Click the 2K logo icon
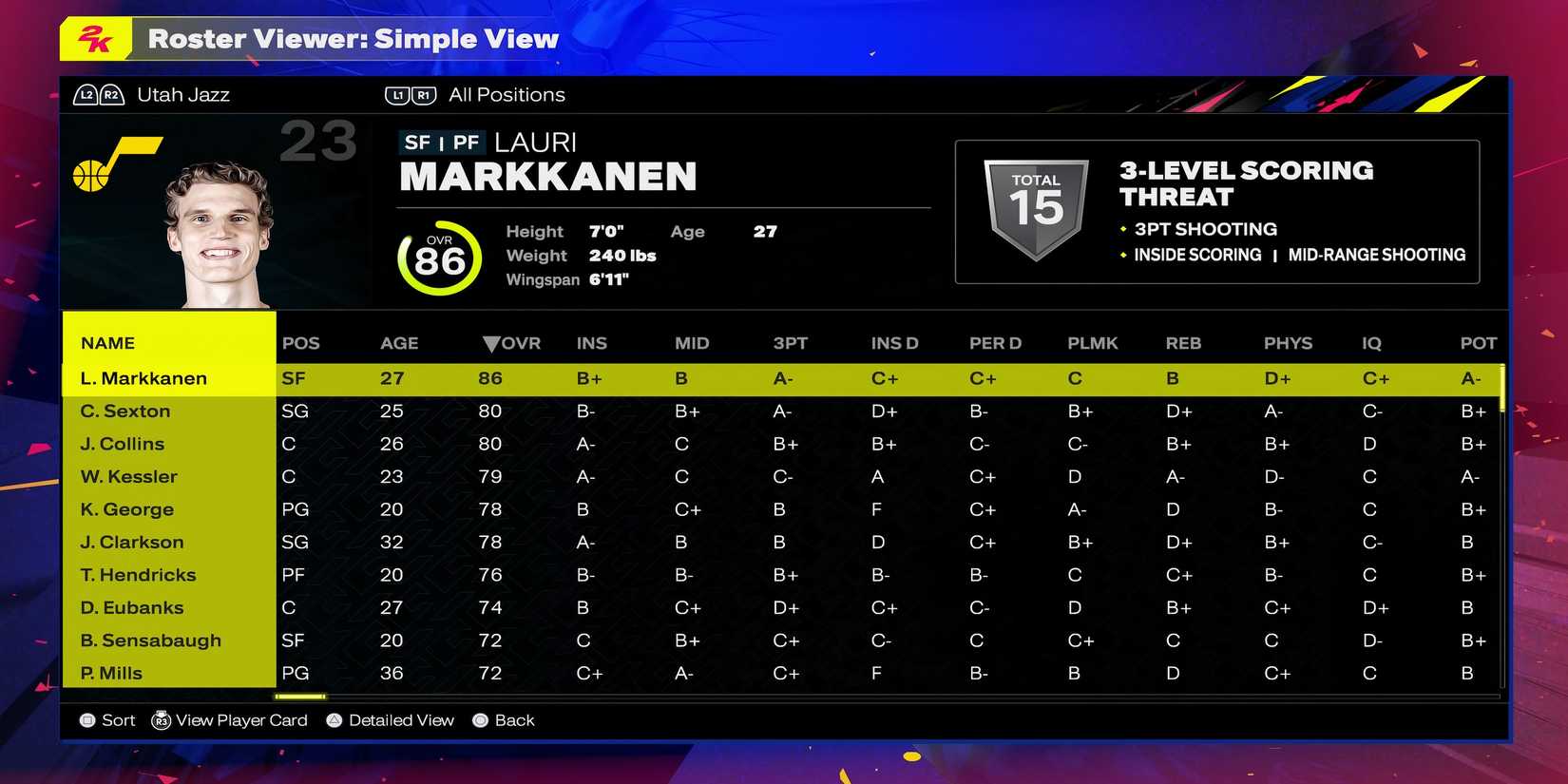 tap(97, 40)
